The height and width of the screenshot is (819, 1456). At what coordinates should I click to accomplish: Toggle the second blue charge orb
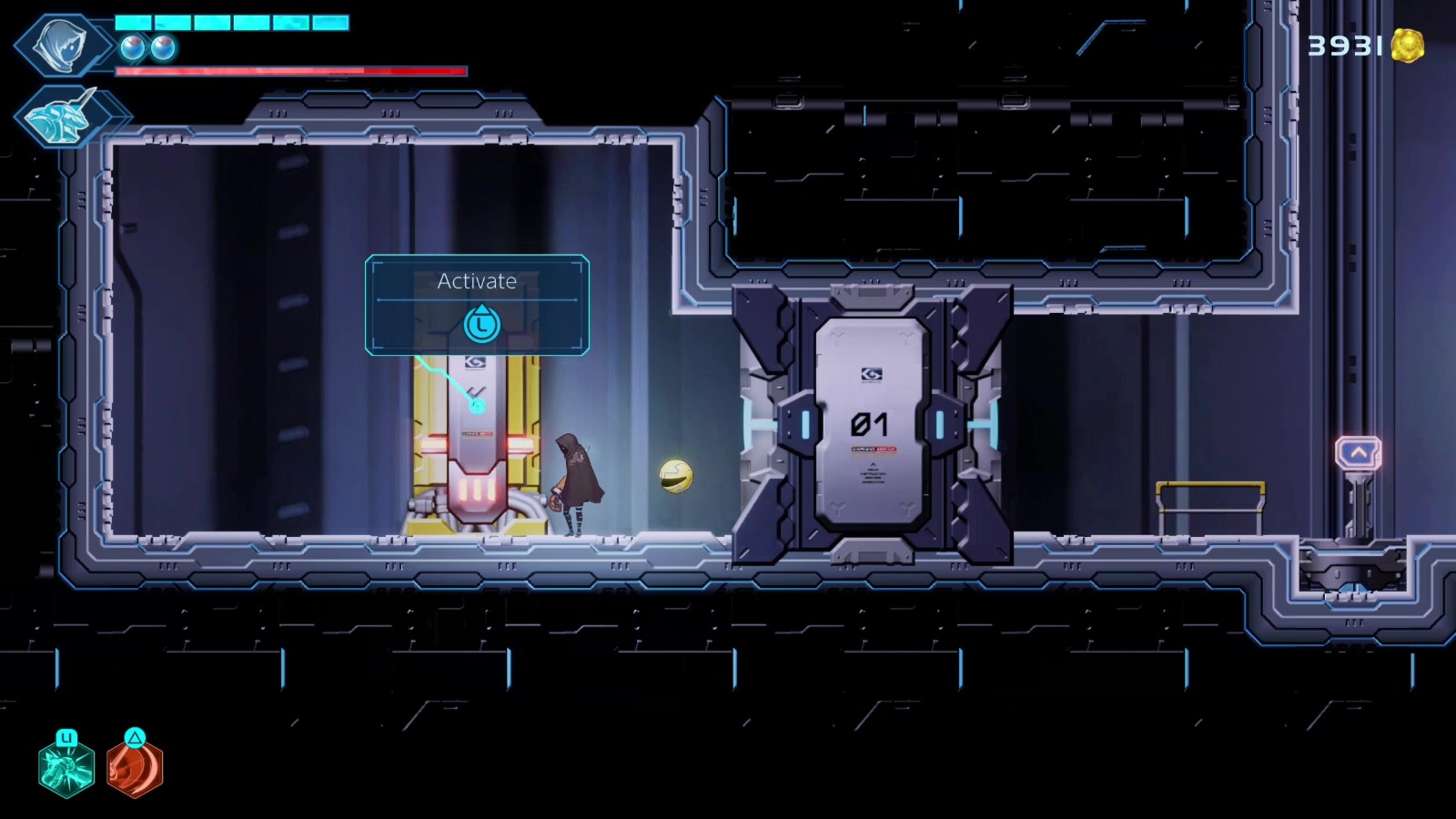point(162,50)
